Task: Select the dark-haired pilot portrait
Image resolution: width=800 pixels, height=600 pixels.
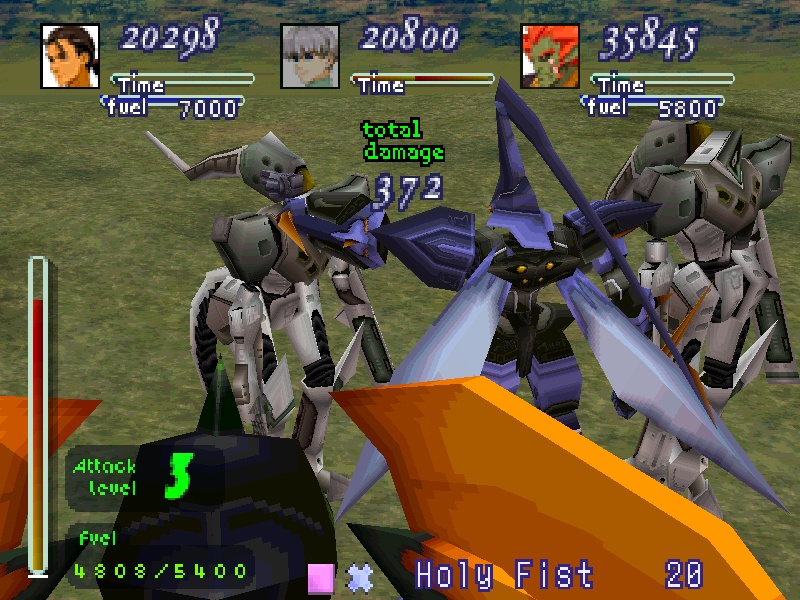Action: pyautogui.click(x=71, y=55)
